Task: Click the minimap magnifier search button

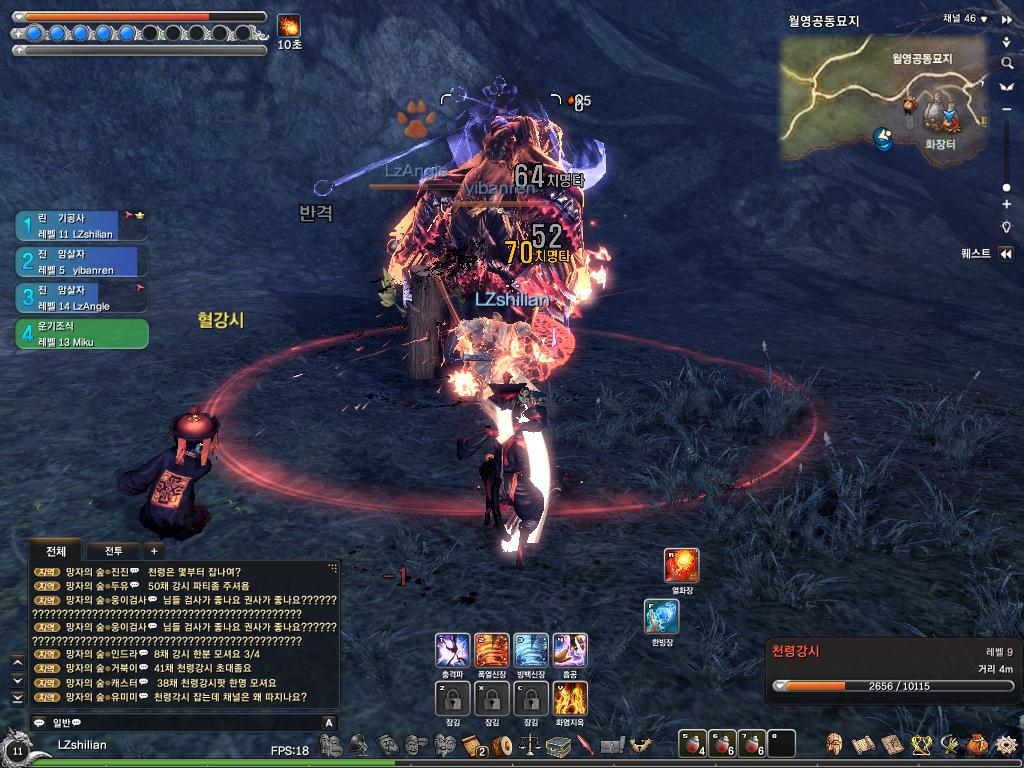Action: click(x=1007, y=63)
